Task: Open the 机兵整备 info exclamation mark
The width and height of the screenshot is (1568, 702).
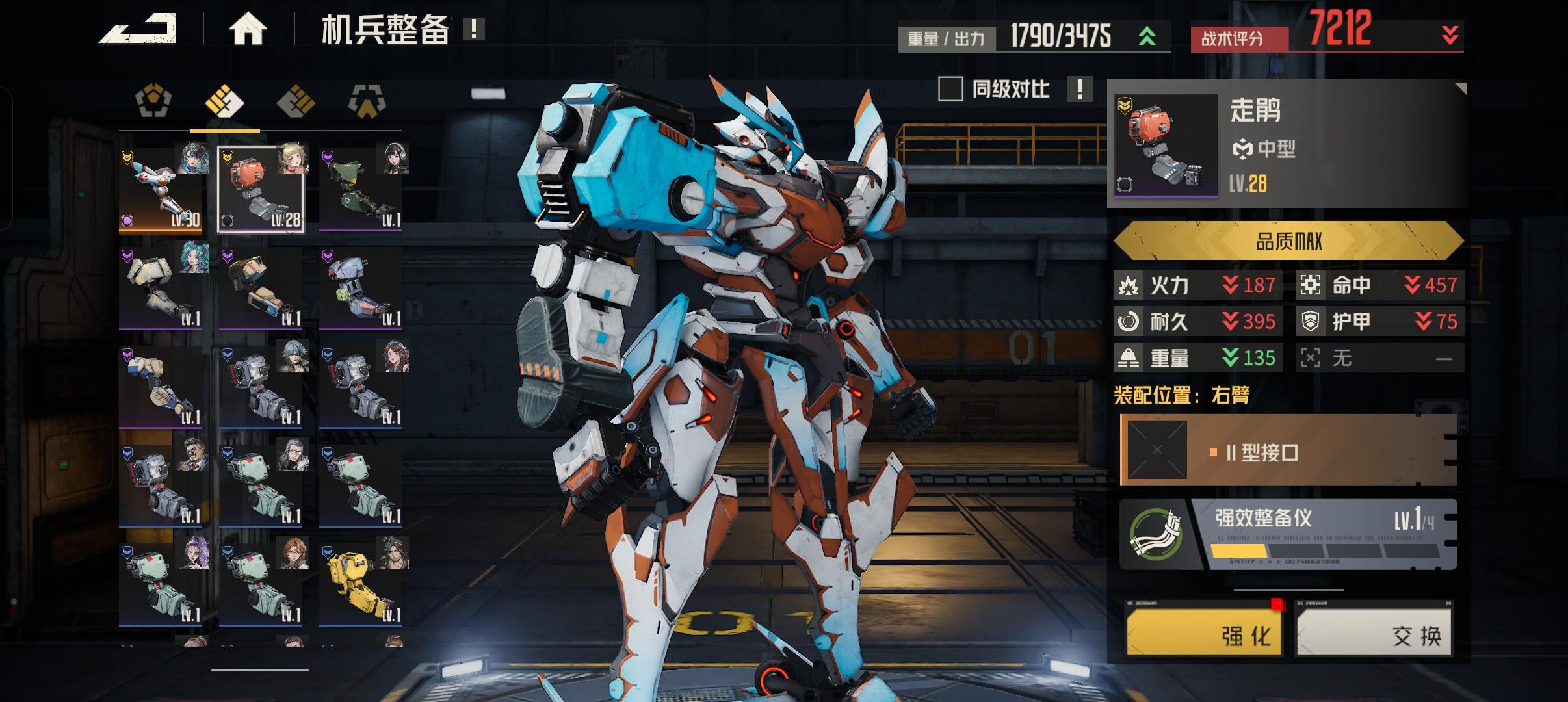Action: coord(474,29)
